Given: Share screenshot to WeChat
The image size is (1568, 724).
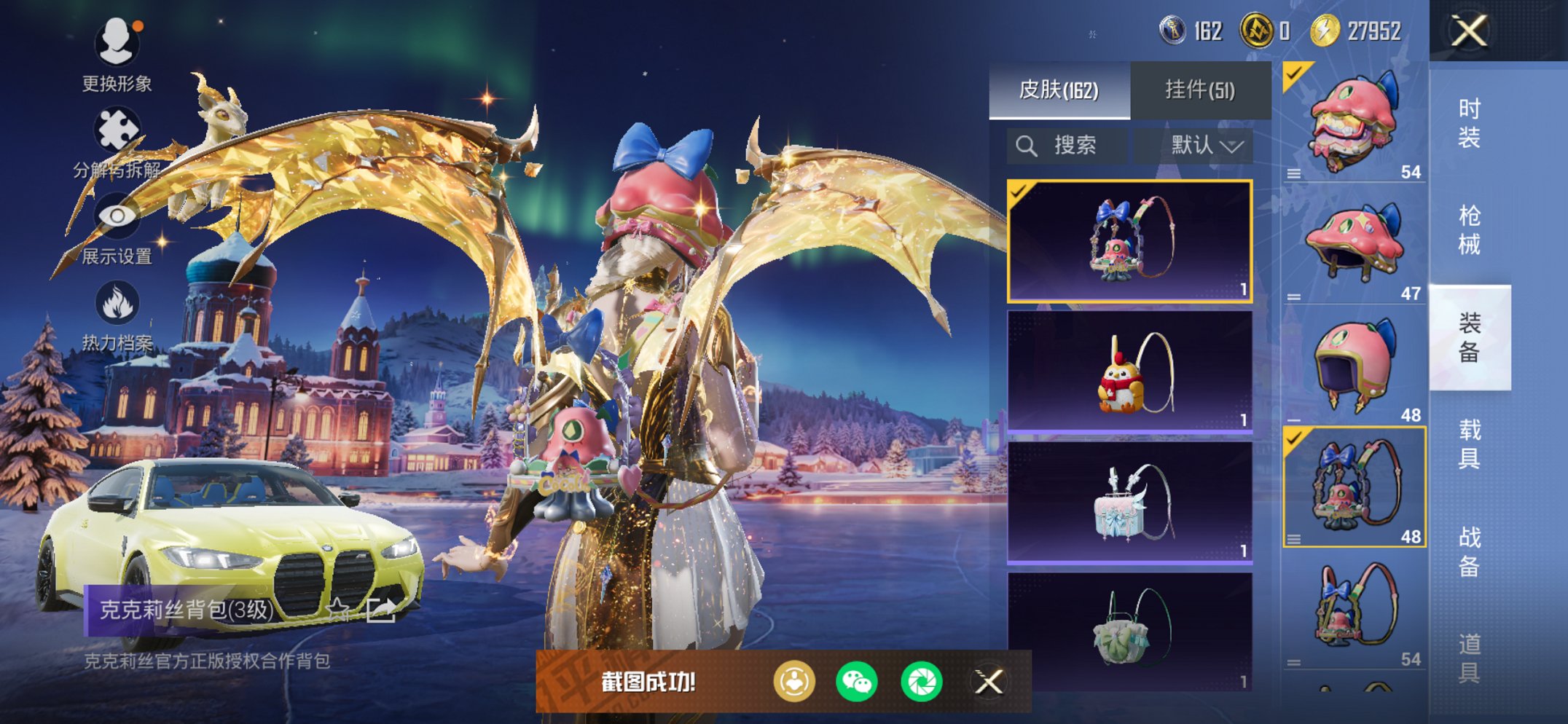Looking at the screenshot, I should click(857, 682).
